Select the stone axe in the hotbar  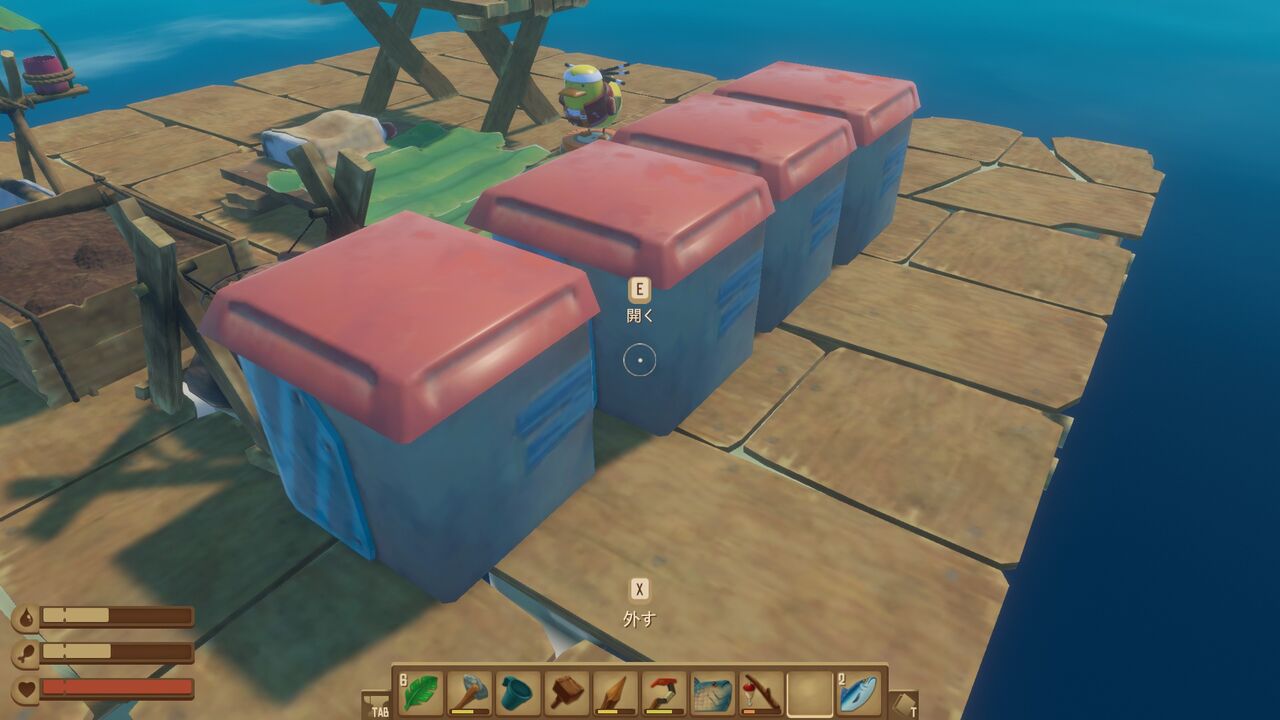tap(468, 688)
